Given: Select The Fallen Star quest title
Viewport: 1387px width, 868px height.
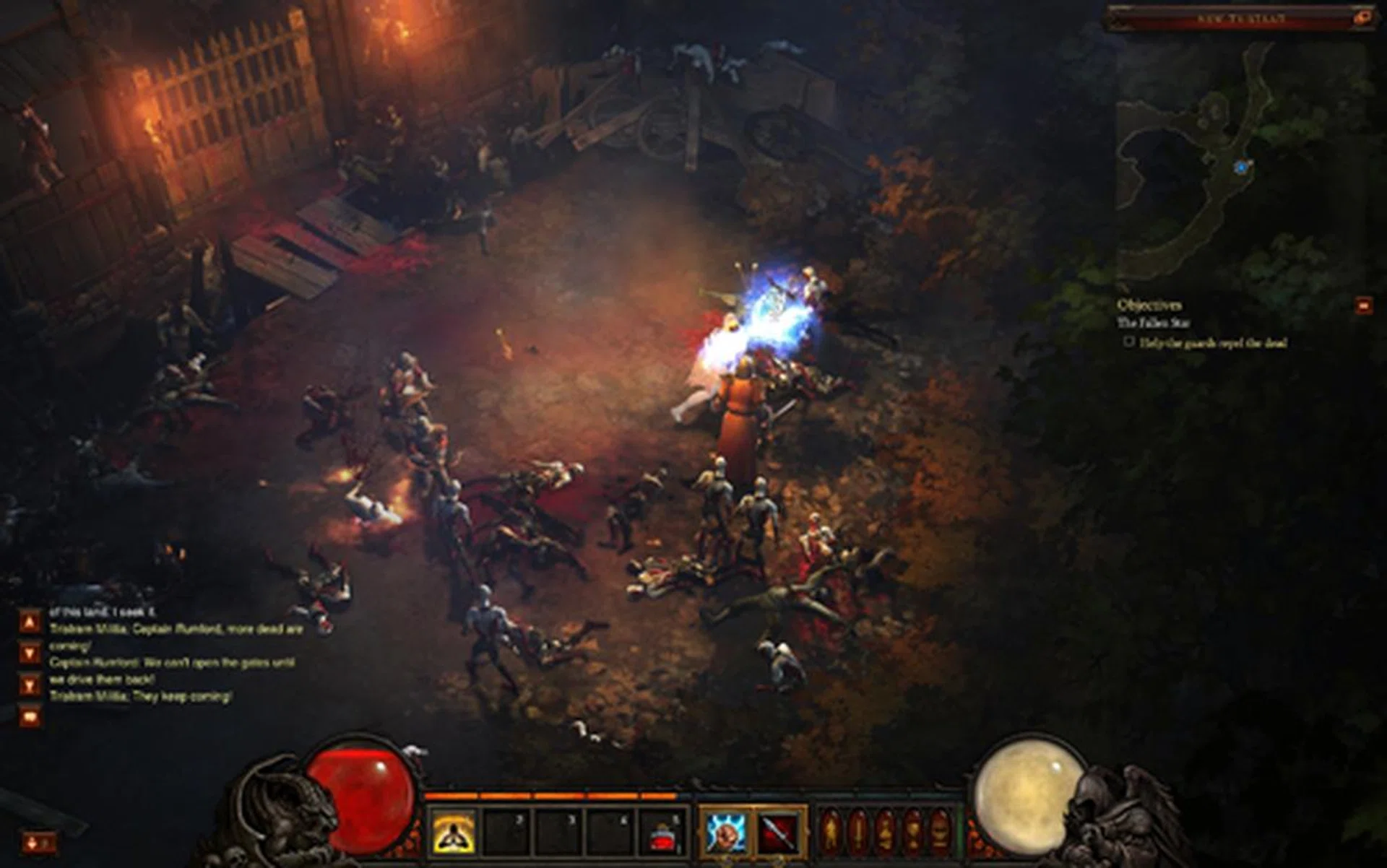Looking at the screenshot, I should [x=1154, y=322].
